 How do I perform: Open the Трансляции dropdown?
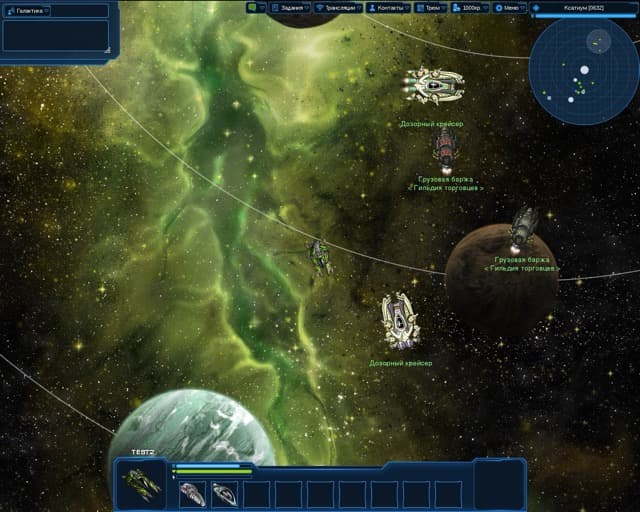click(339, 7)
